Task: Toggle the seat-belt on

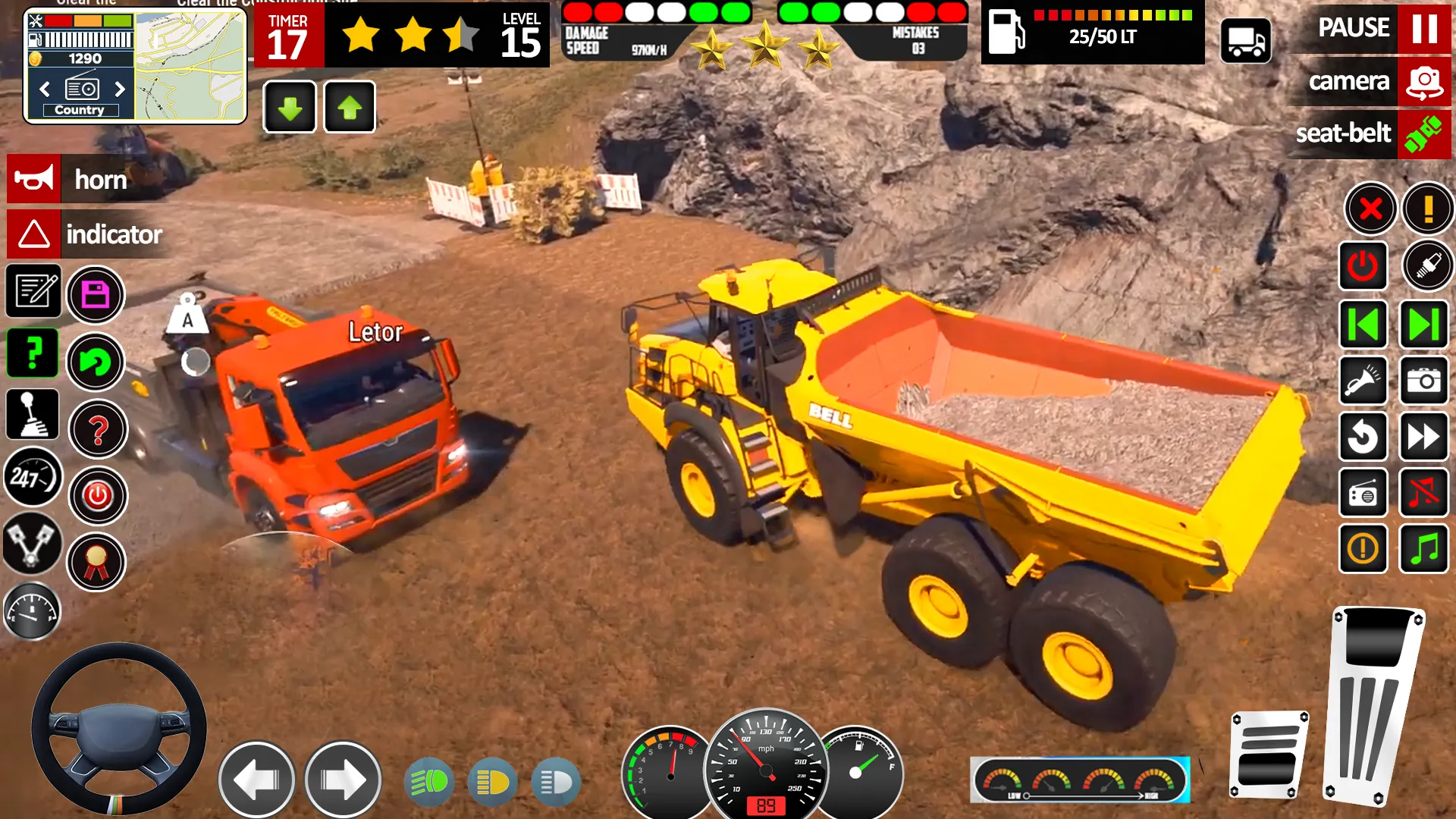Action: point(1367,134)
